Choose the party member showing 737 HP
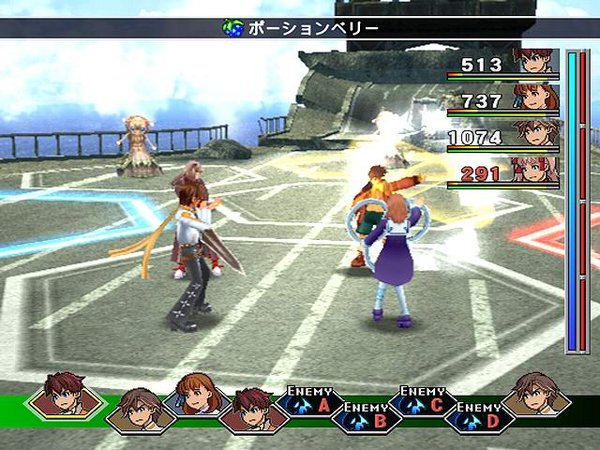This screenshot has height=450, width=600. pyautogui.click(x=536, y=97)
